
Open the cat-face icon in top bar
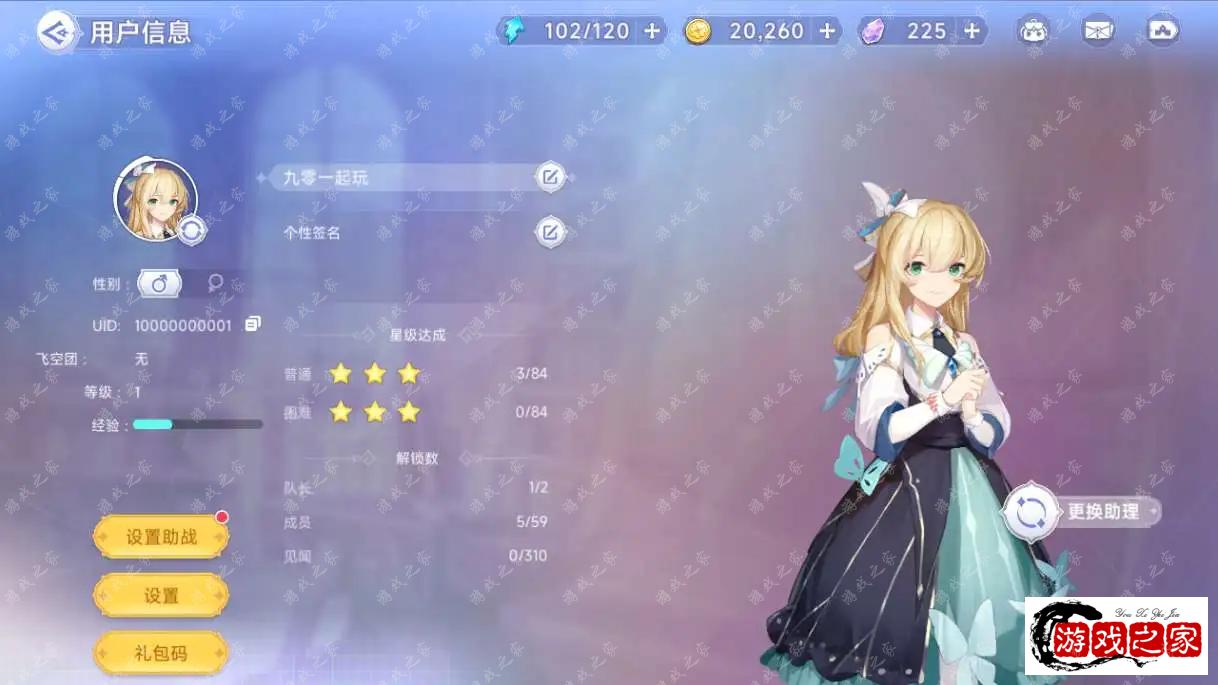(1033, 31)
